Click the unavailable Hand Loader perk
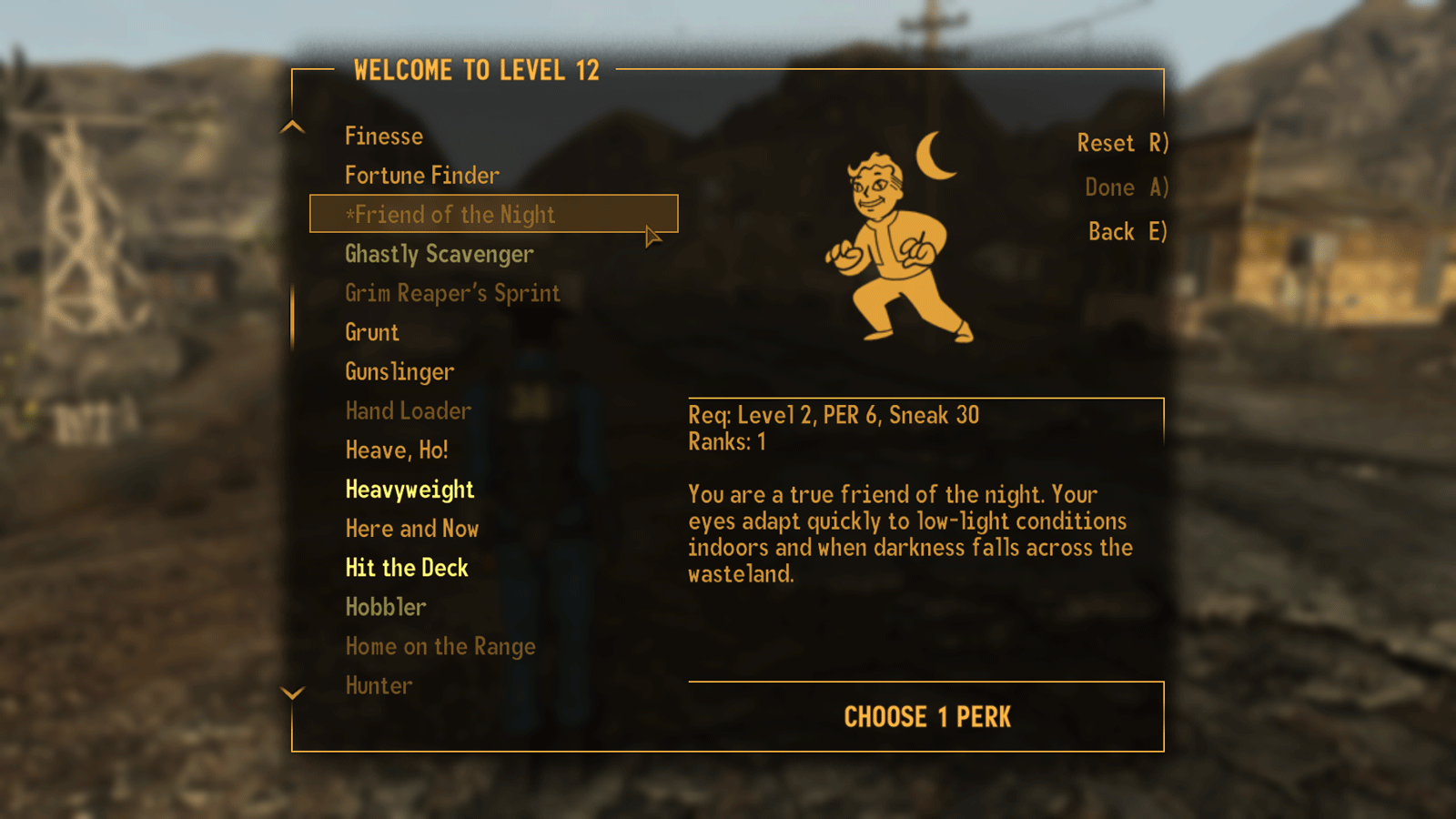Viewport: 1456px width, 819px height. click(x=408, y=410)
